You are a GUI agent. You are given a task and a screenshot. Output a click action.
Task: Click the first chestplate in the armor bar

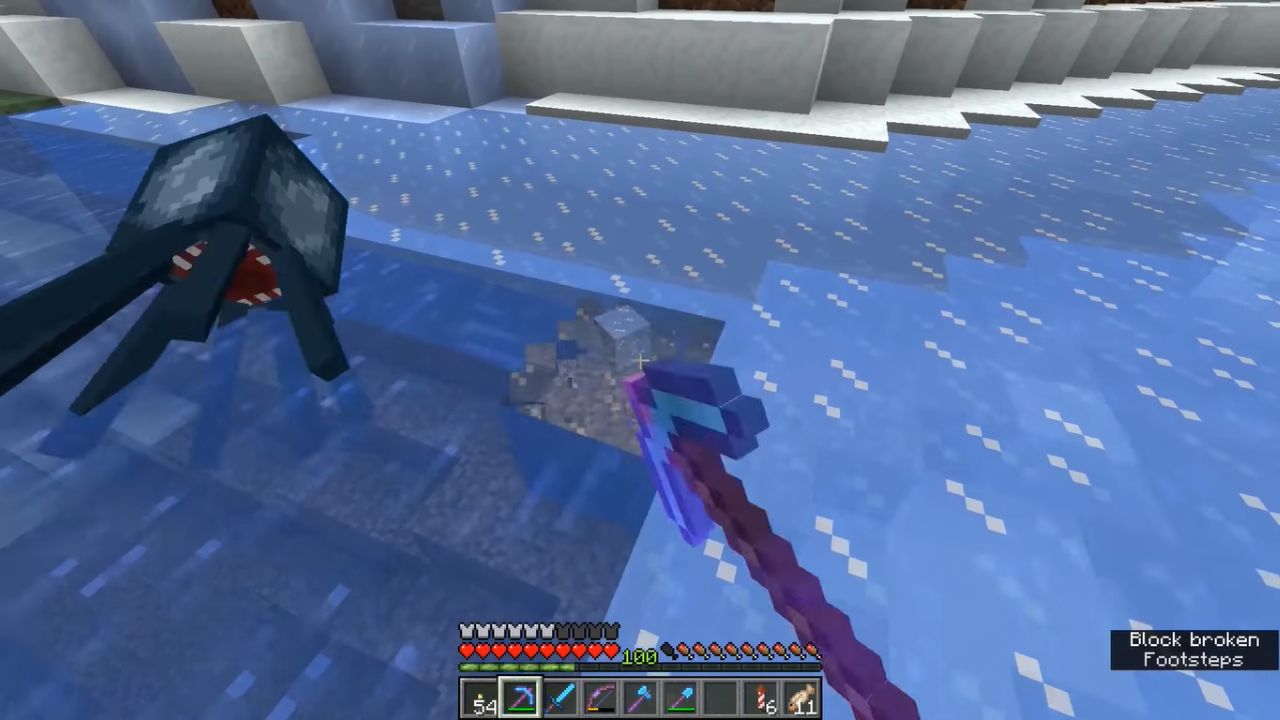coord(466,630)
